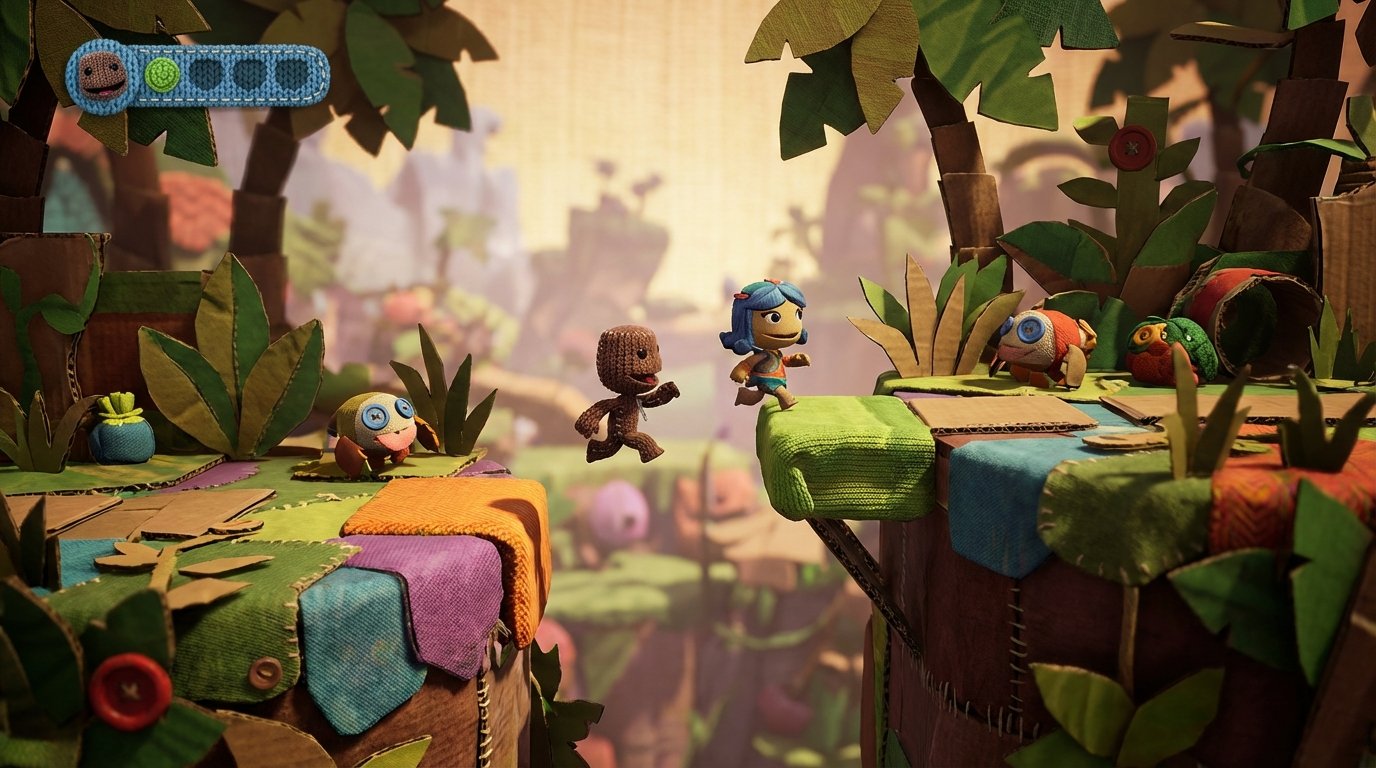Toggle the filled green button on the health bar
The width and height of the screenshot is (1376, 768).
click(162, 75)
